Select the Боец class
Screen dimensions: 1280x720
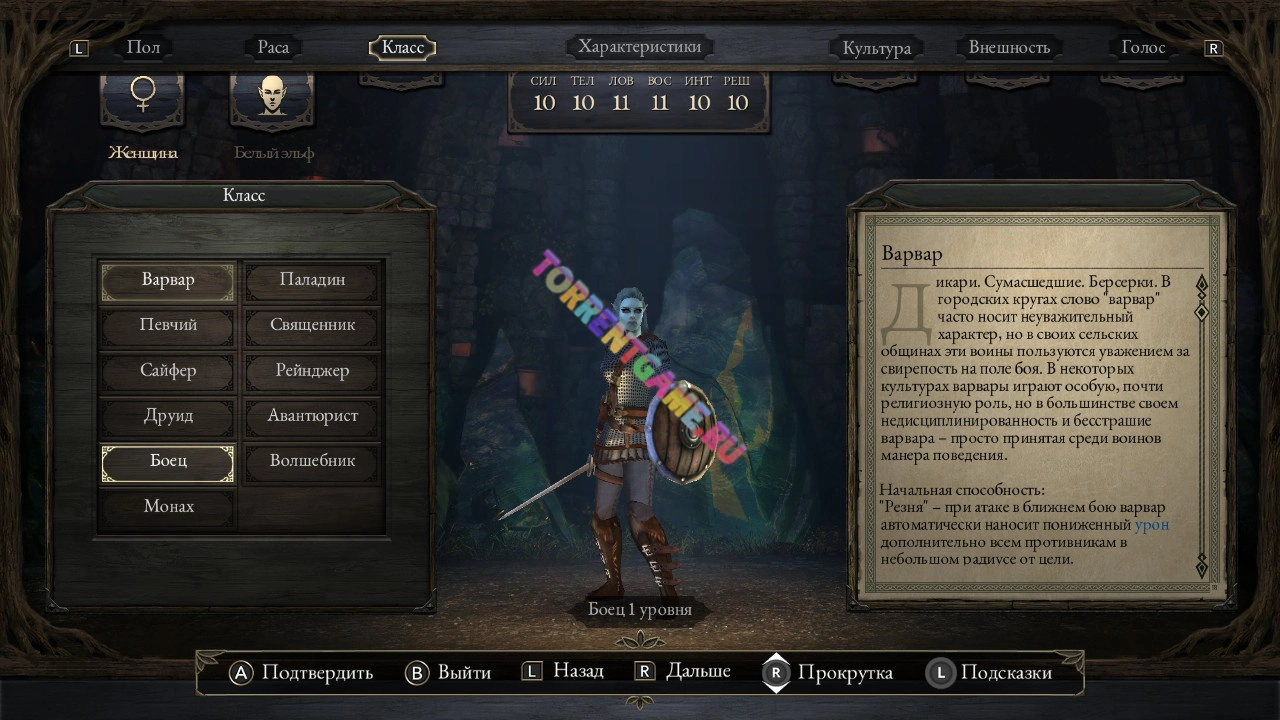(168, 462)
